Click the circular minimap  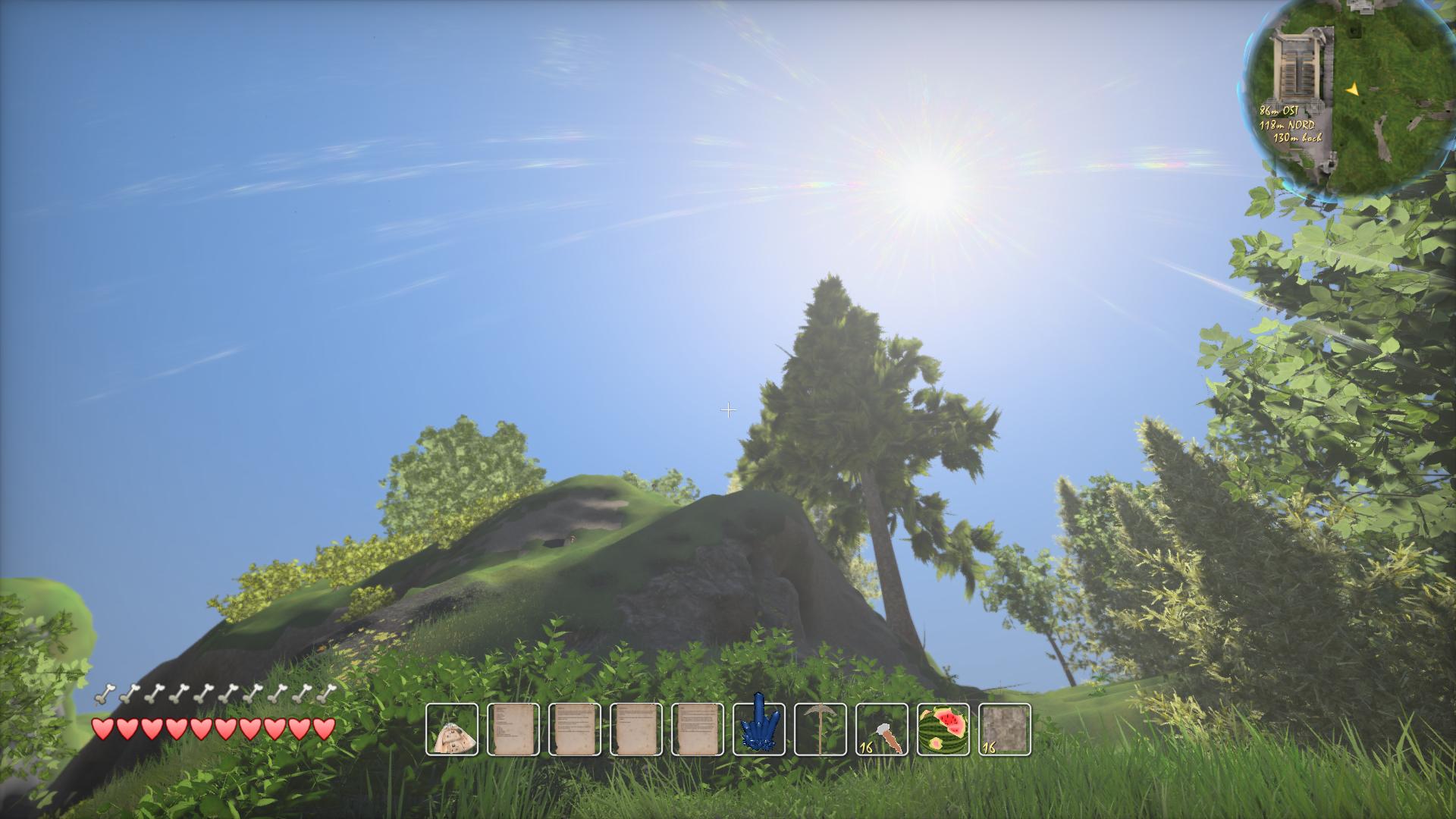coord(1348,100)
